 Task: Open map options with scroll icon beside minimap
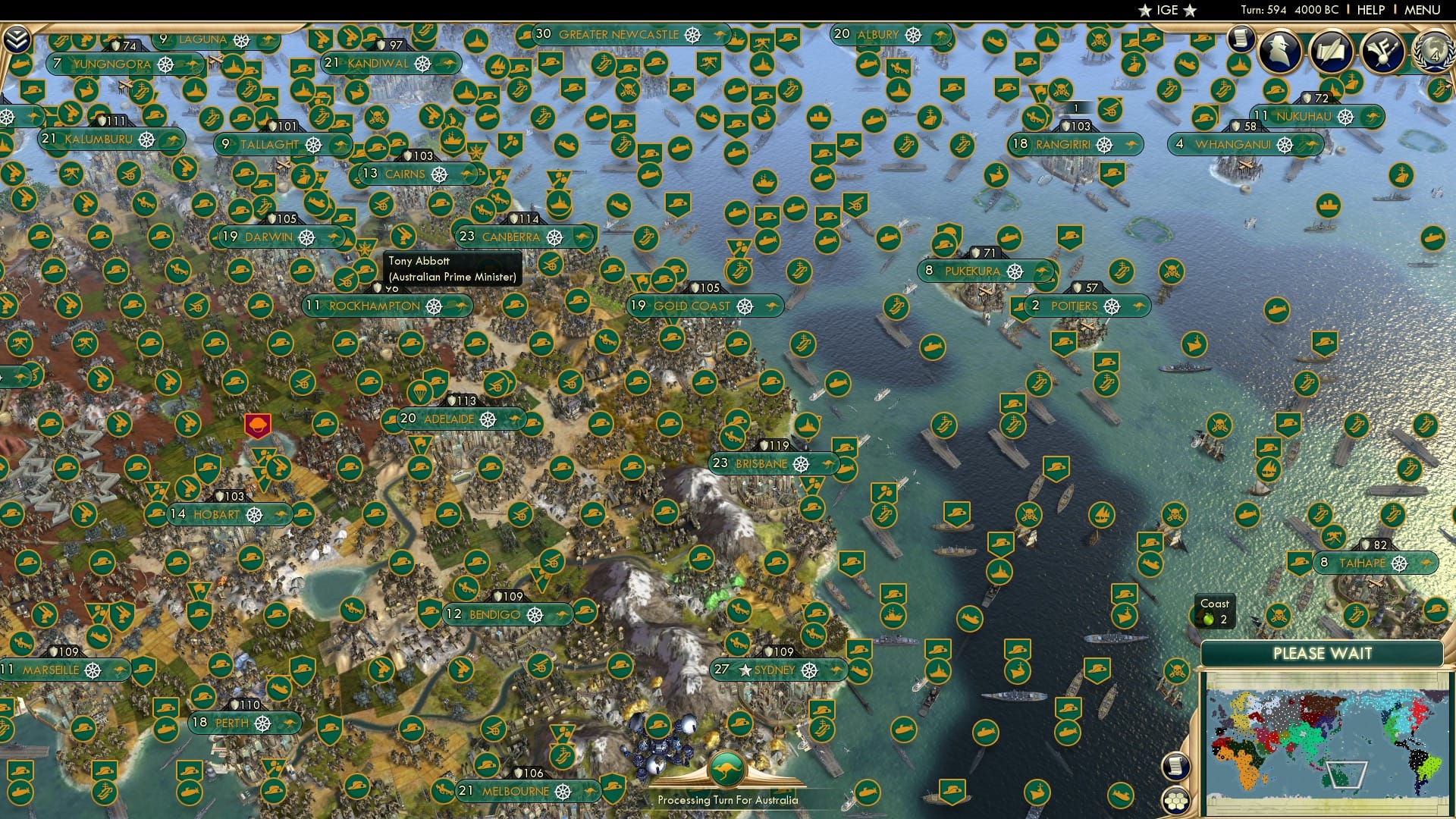[x=1178, y=764]
